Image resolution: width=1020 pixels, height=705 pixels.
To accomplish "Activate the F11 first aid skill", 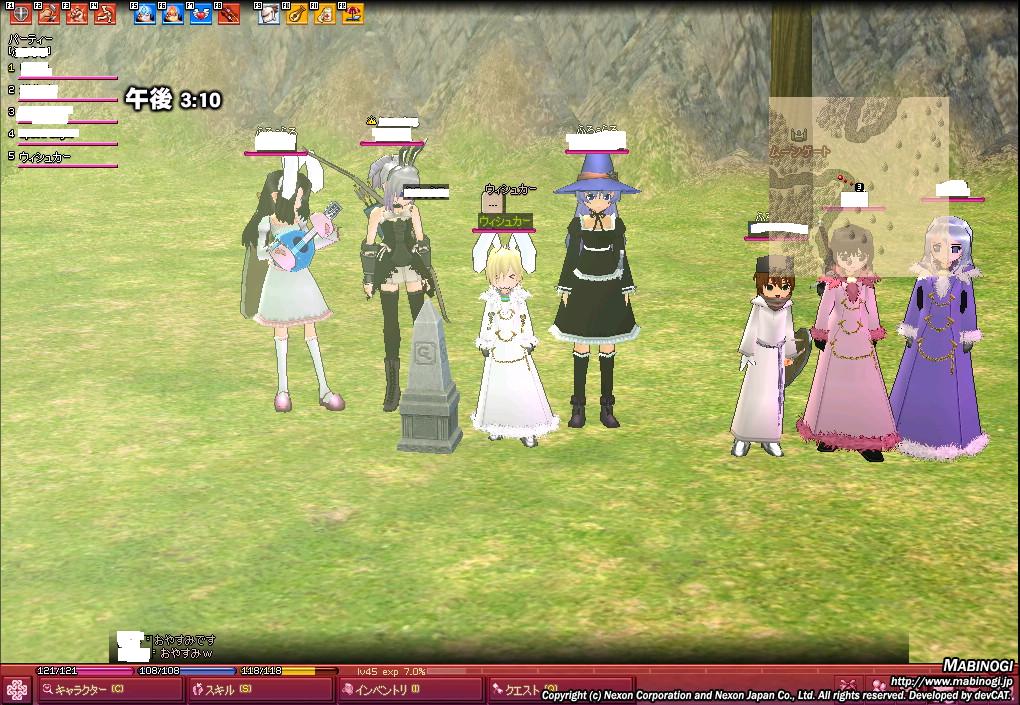I will coord(325,14).
